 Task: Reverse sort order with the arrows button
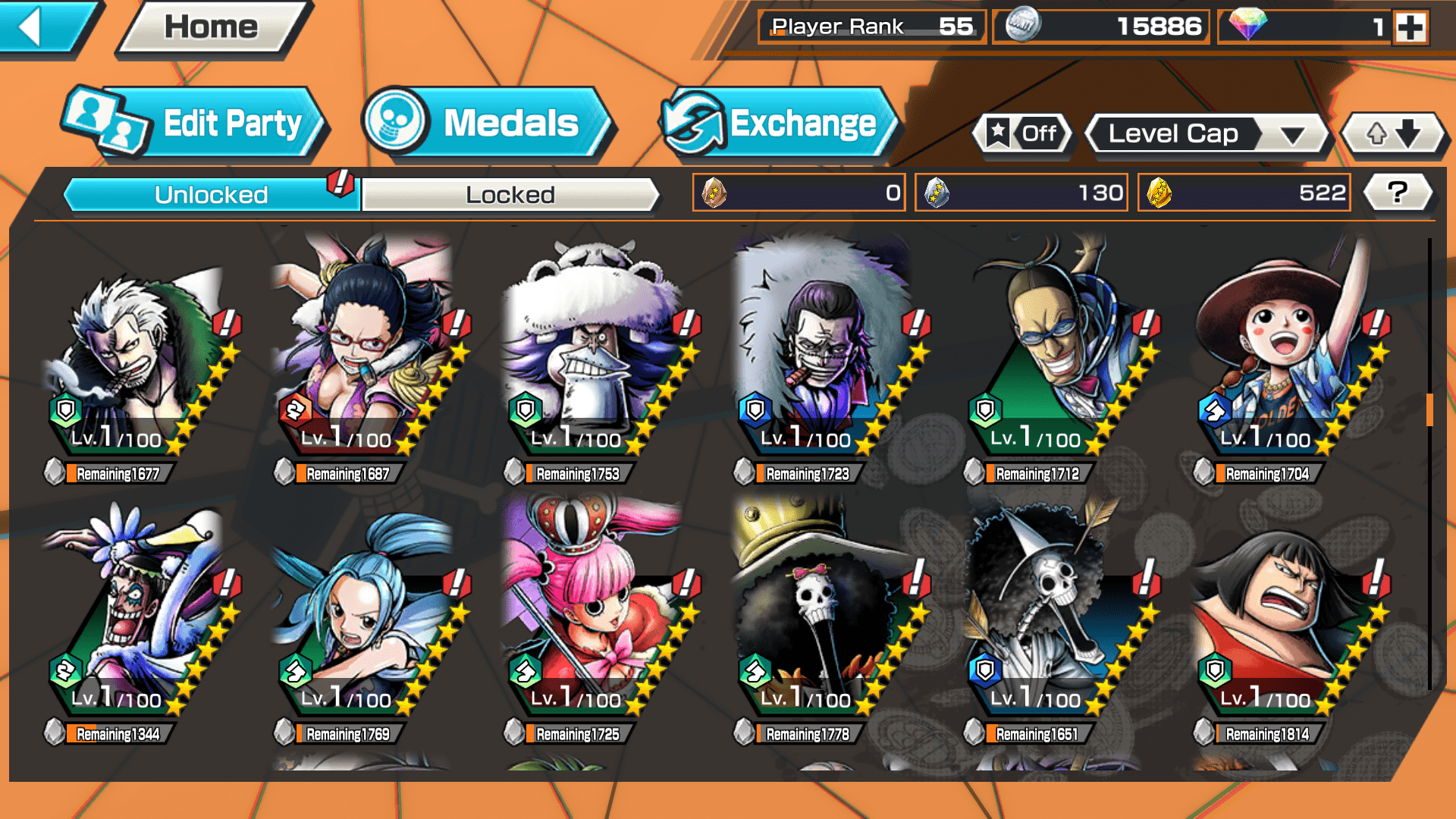point(1393,134)
